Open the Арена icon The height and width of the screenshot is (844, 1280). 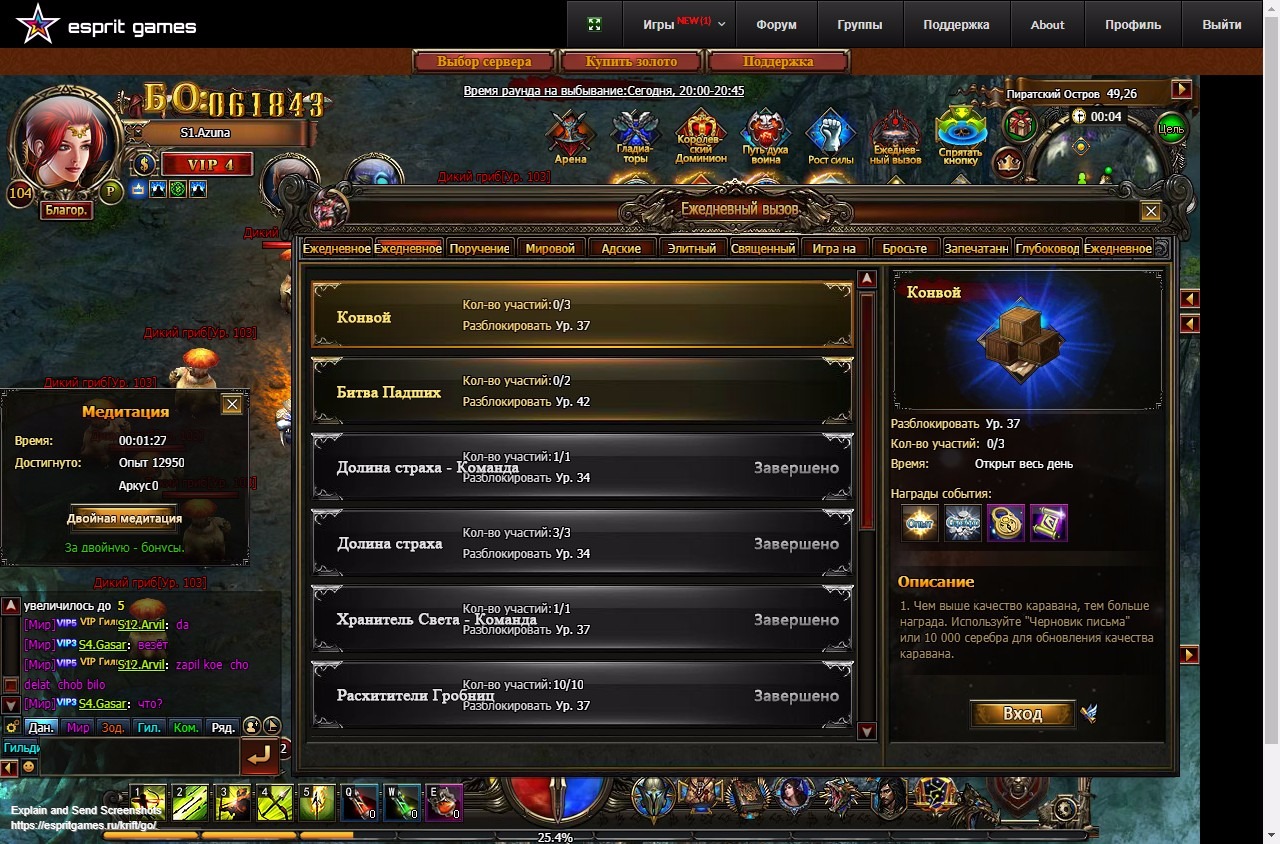coord(570,135)
